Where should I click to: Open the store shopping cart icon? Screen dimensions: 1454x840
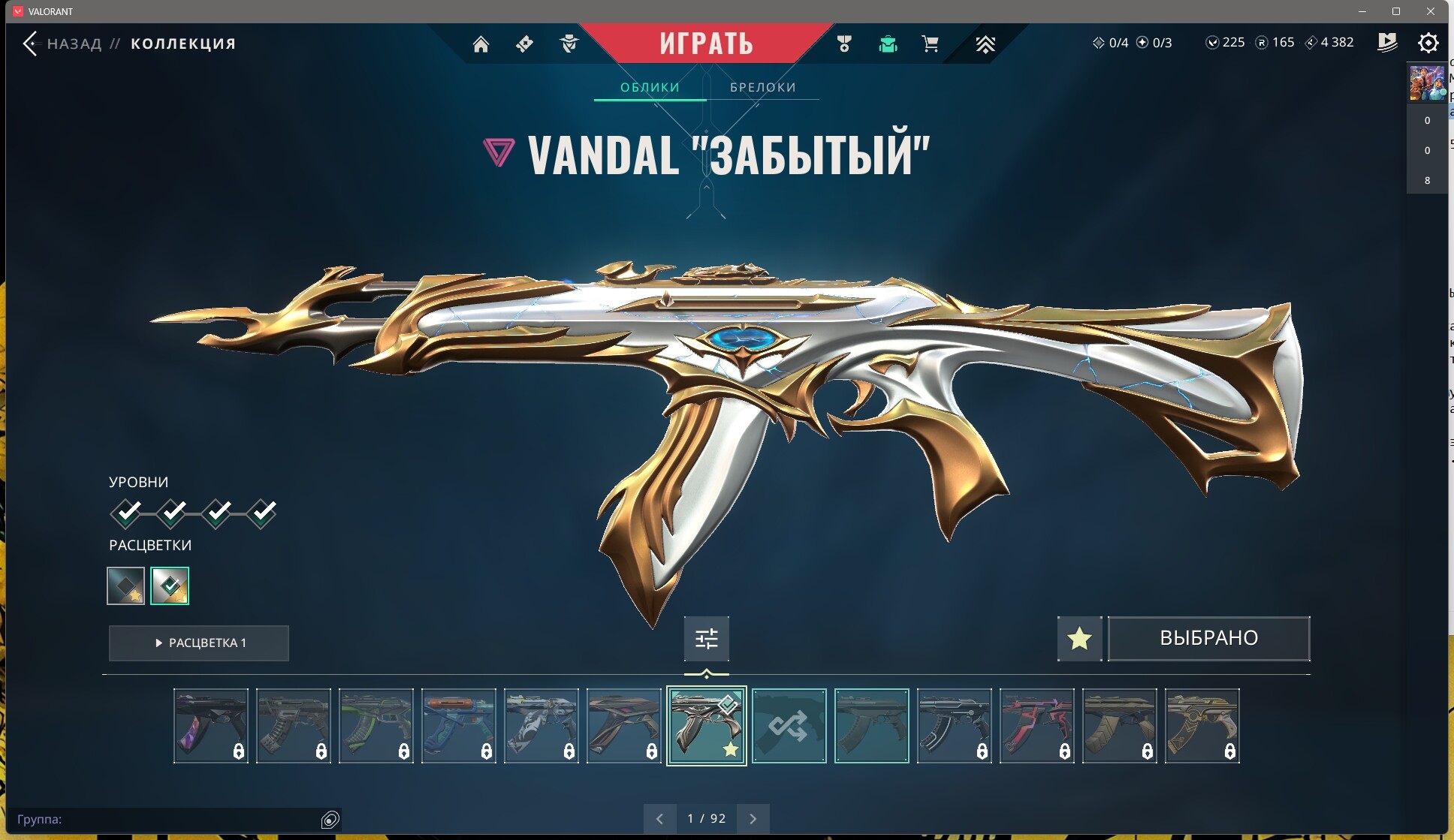pyautogui.click(x=930, y=44)
